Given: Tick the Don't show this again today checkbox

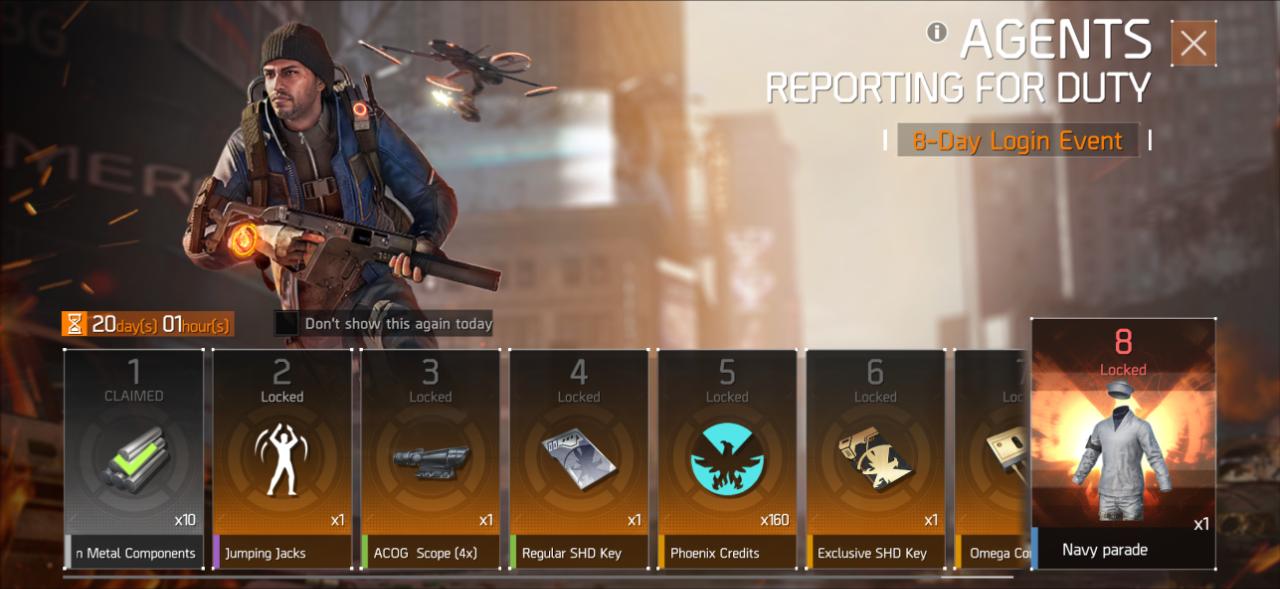Looking at the screenshot, I should point(288,324).
